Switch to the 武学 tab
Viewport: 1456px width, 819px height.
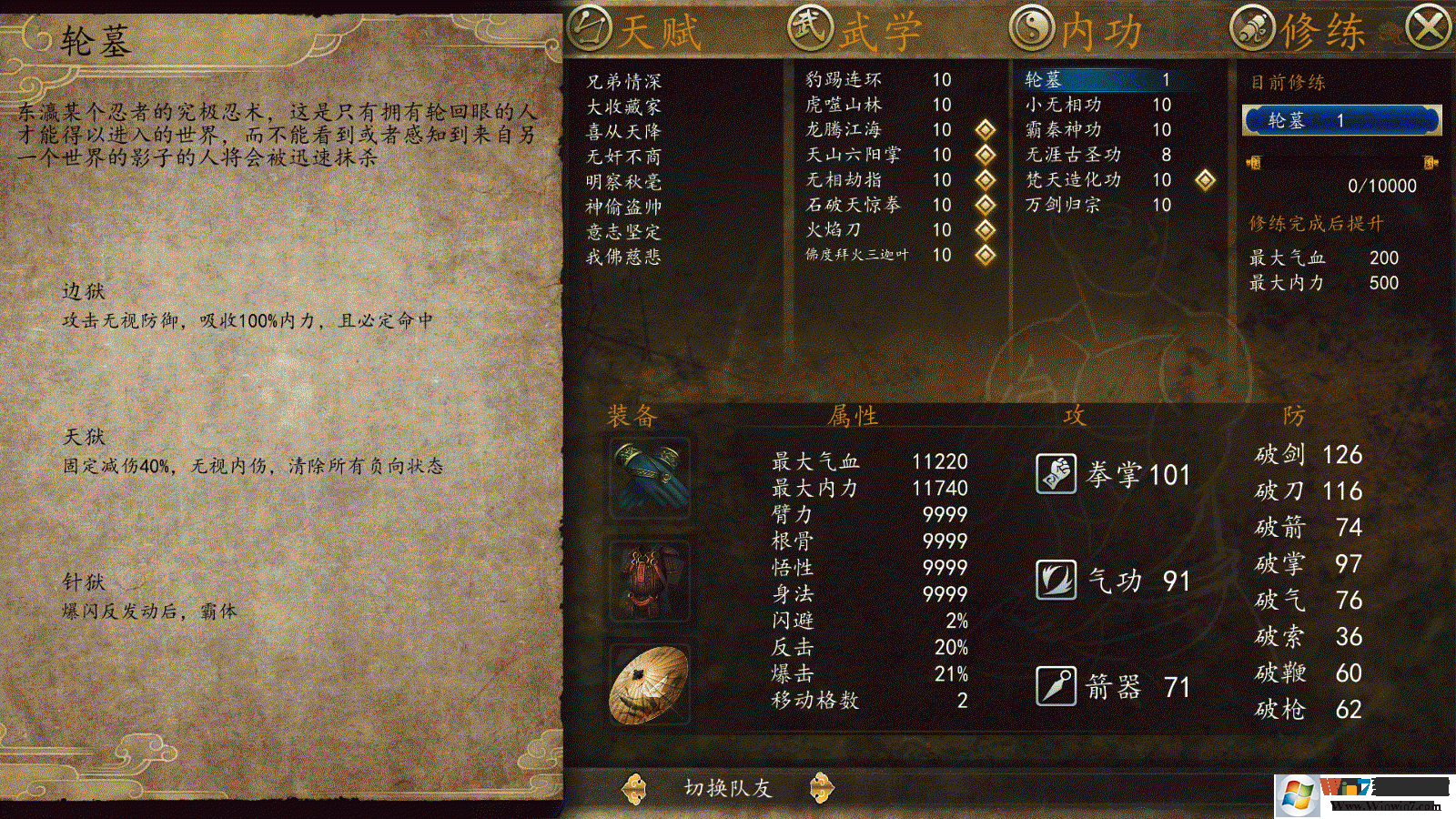tap(854, 27)
